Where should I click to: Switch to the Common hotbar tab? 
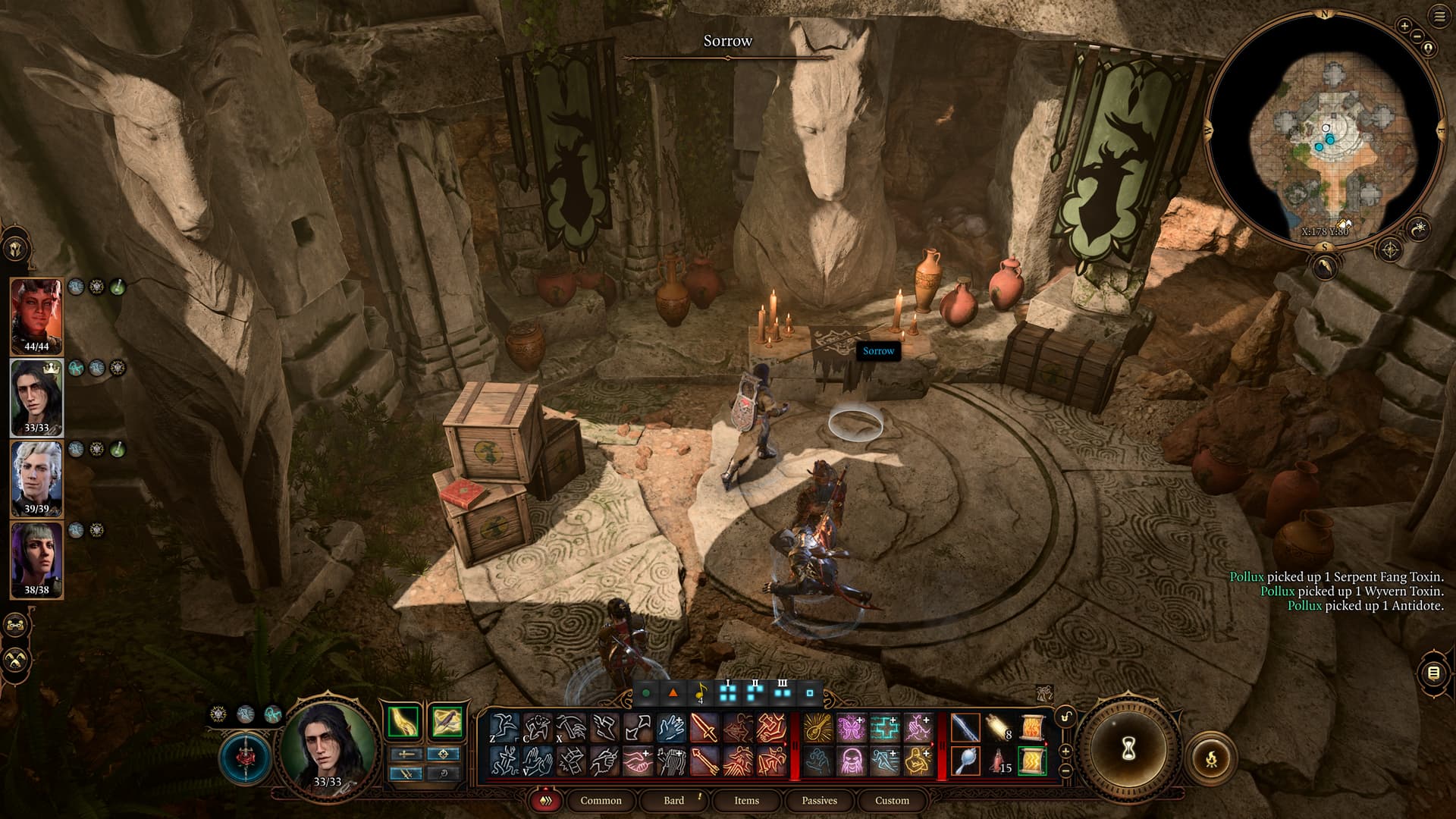point(601,800)
